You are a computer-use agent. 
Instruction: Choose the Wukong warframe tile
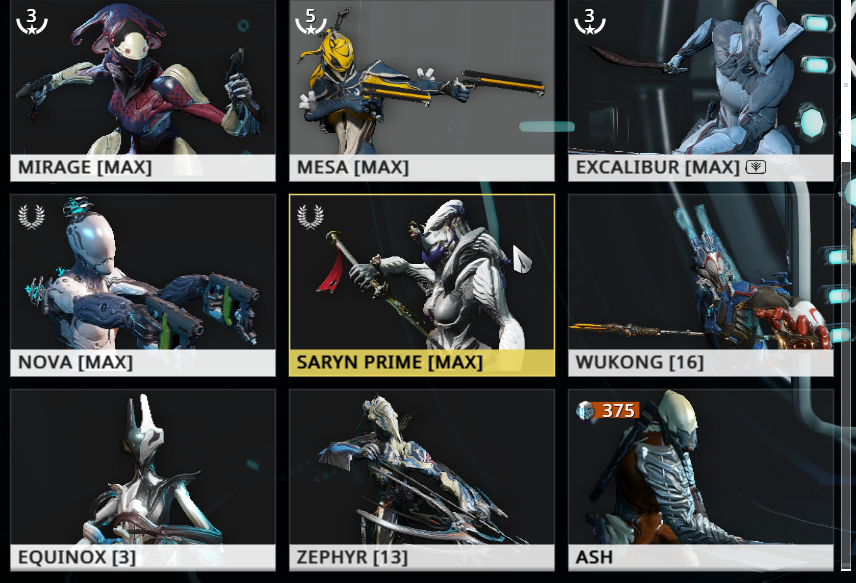coord(700,284)
